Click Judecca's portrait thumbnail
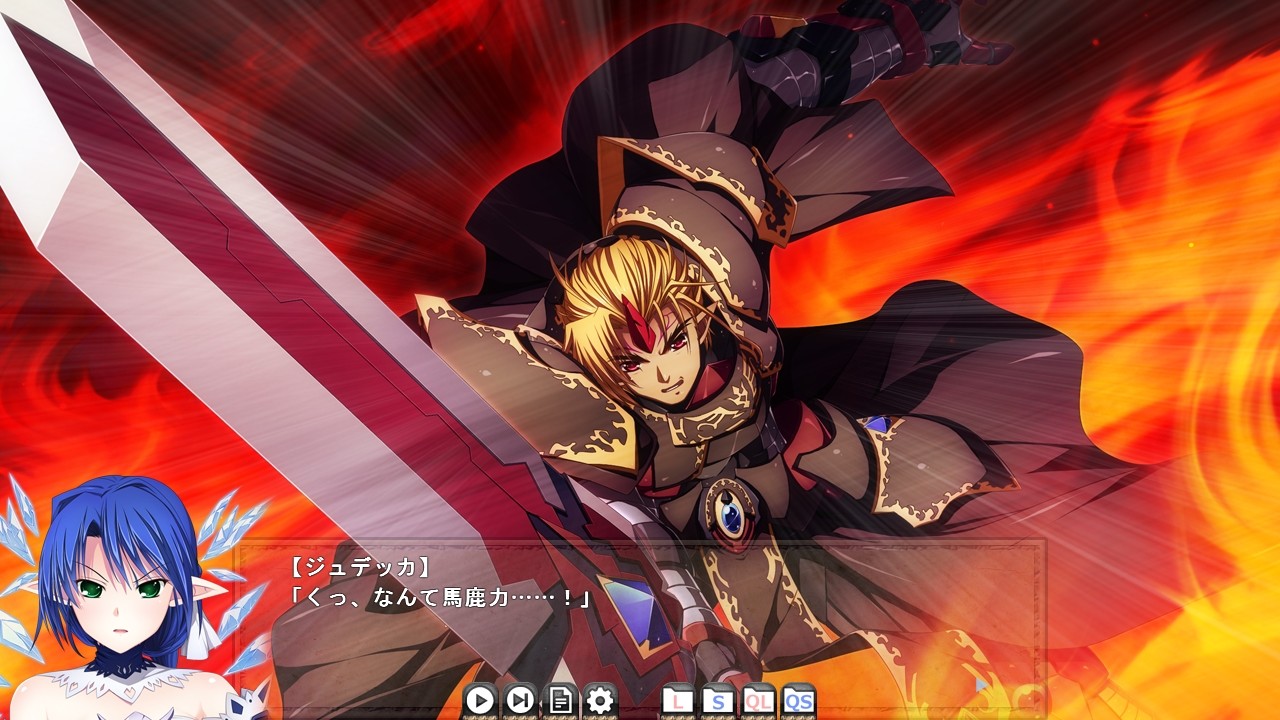Screen dimensions: 1280x720 point(110,590)
